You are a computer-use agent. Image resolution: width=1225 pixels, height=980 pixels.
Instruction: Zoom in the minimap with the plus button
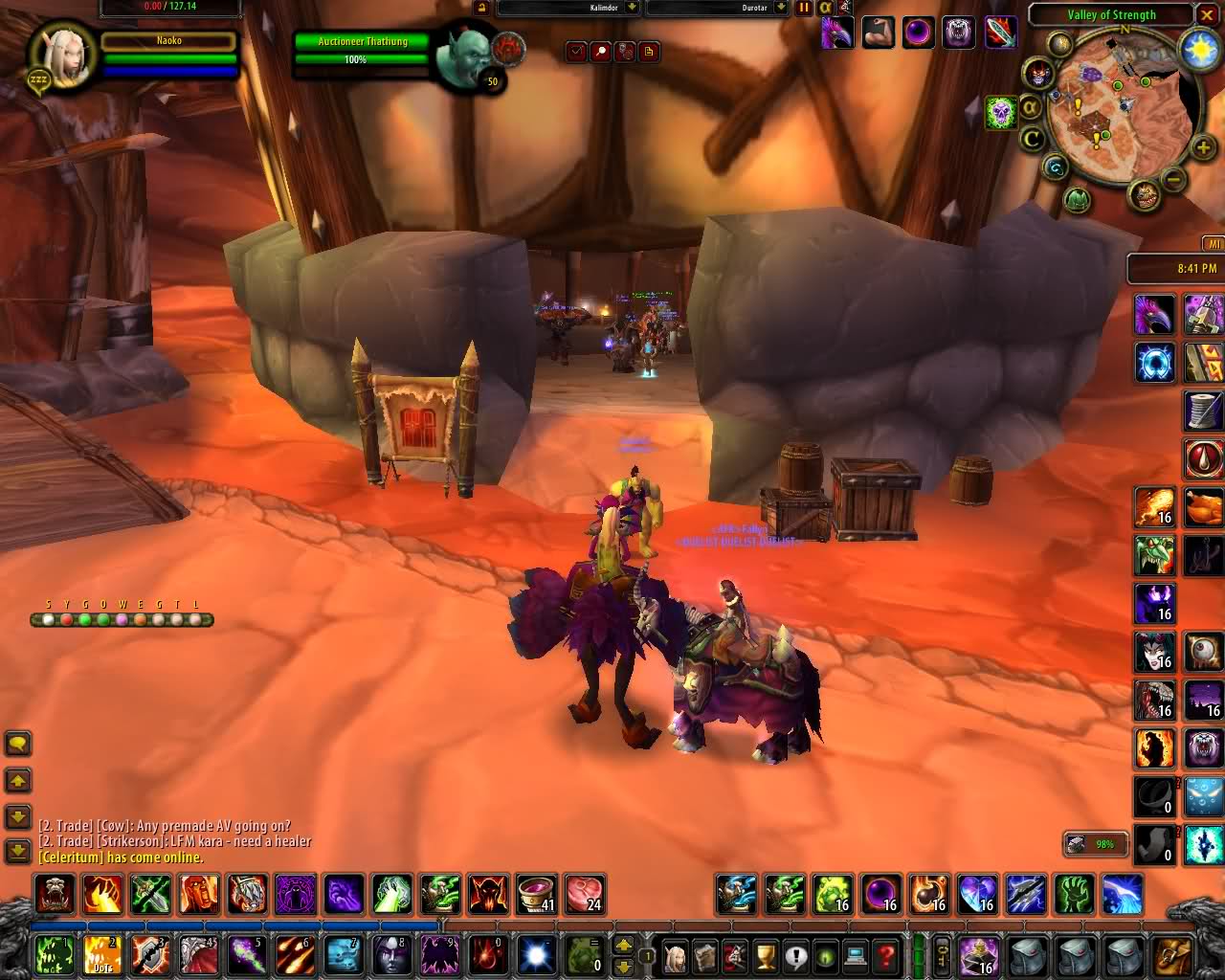click(x=1203, y=147)
